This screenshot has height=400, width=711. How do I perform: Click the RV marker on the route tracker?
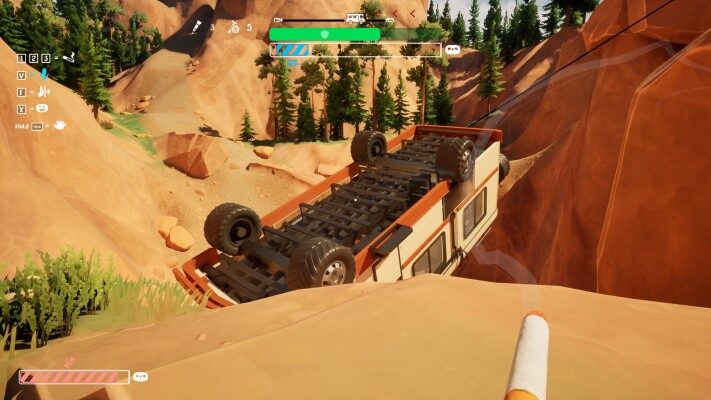click(x=355, y=18)
